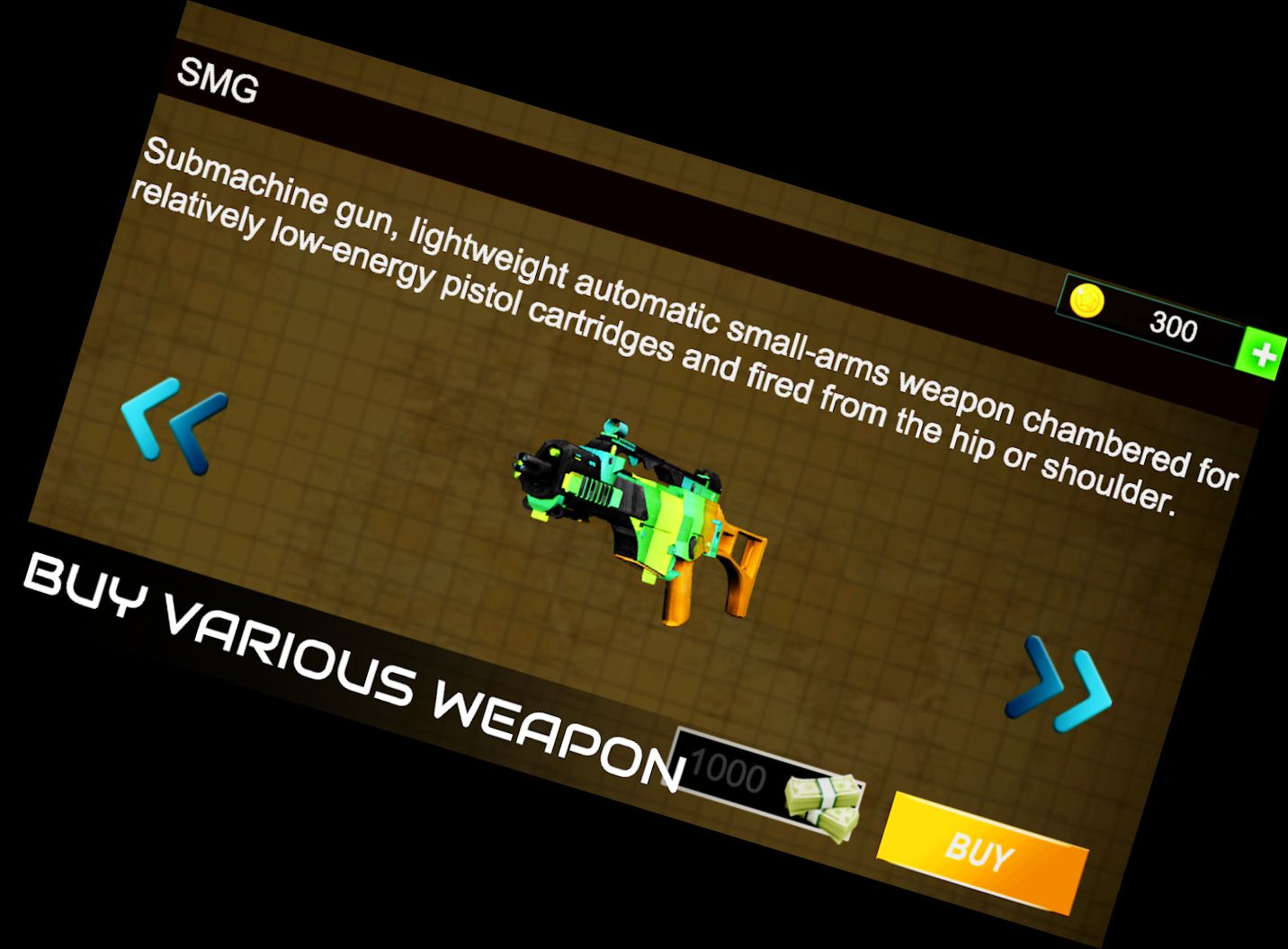Open the BUY VARIOUS WEAPON banner
This screenshot has width=1288, height=949.
pos(351,666)
